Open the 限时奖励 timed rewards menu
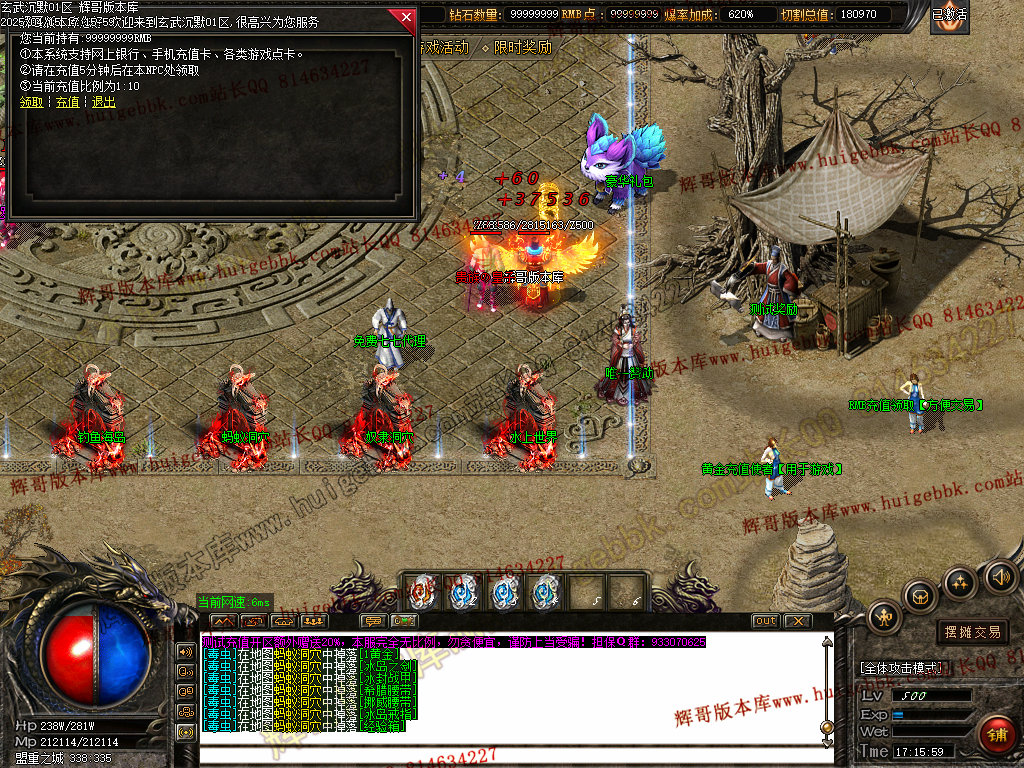The height and width of the screenshot is (768, 1024). [517, 47]
